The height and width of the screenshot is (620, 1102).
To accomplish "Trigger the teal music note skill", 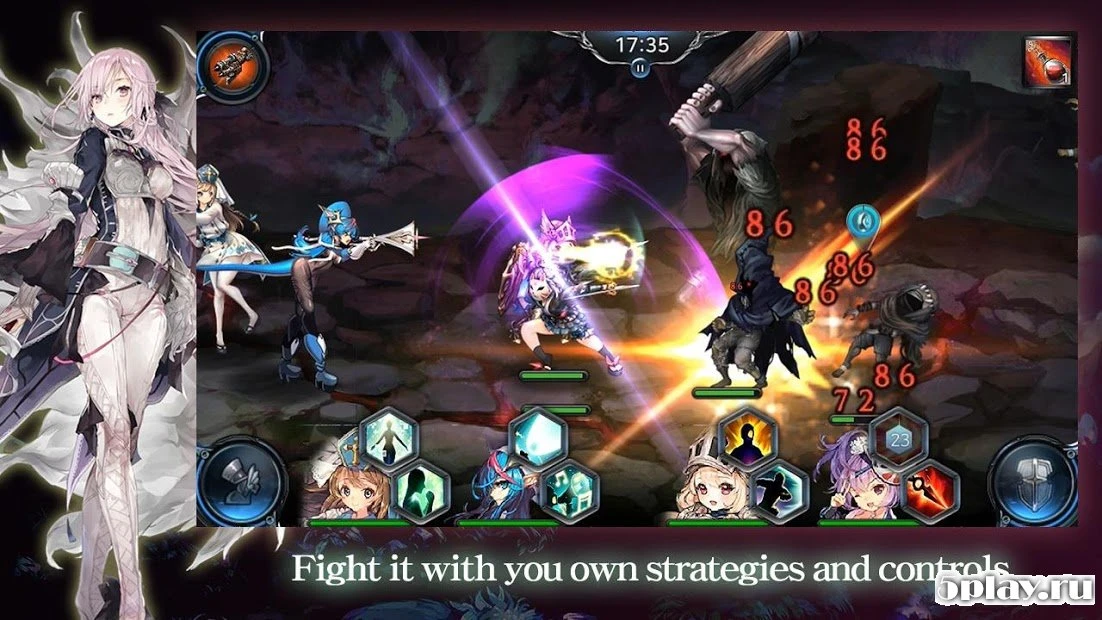I will coord(569,491).
